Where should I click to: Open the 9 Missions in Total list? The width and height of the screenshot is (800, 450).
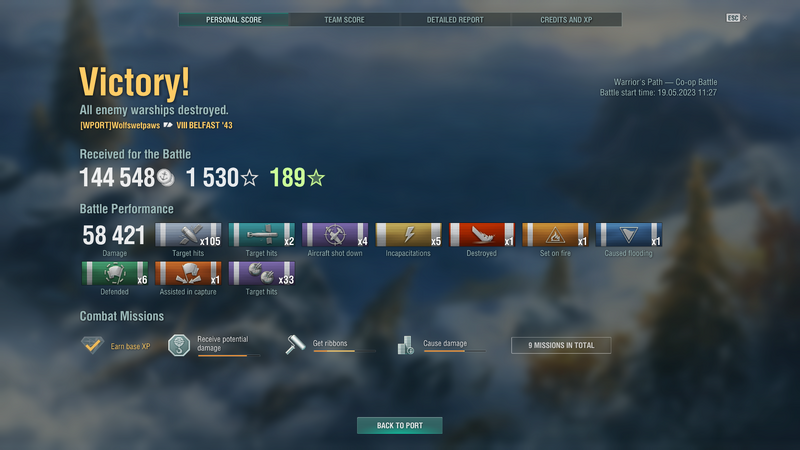pyautogui.click(x=560, y=345)
